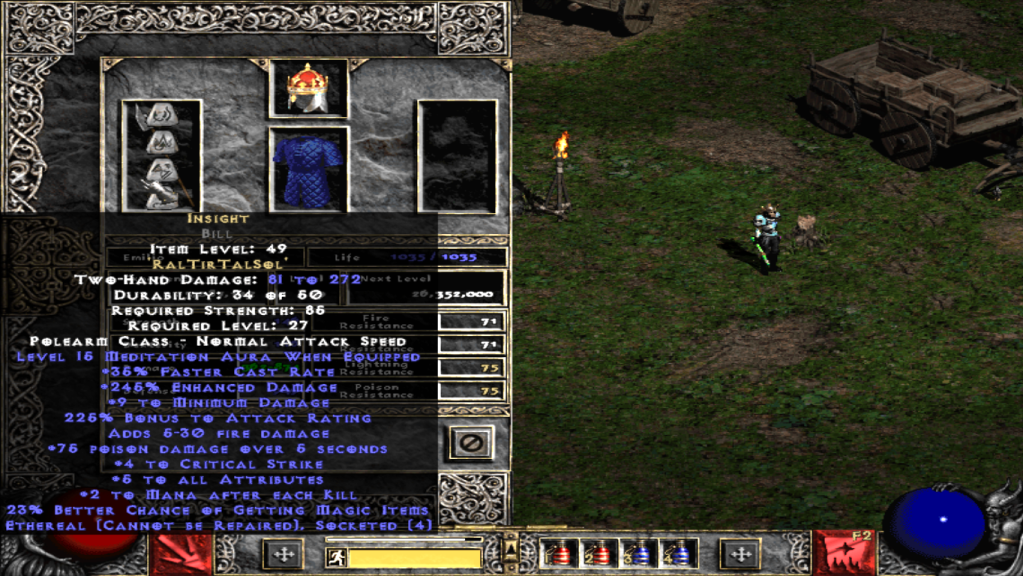Click the empty off-hand equipment slot
1023x576 pixels.
click(457, 155)
